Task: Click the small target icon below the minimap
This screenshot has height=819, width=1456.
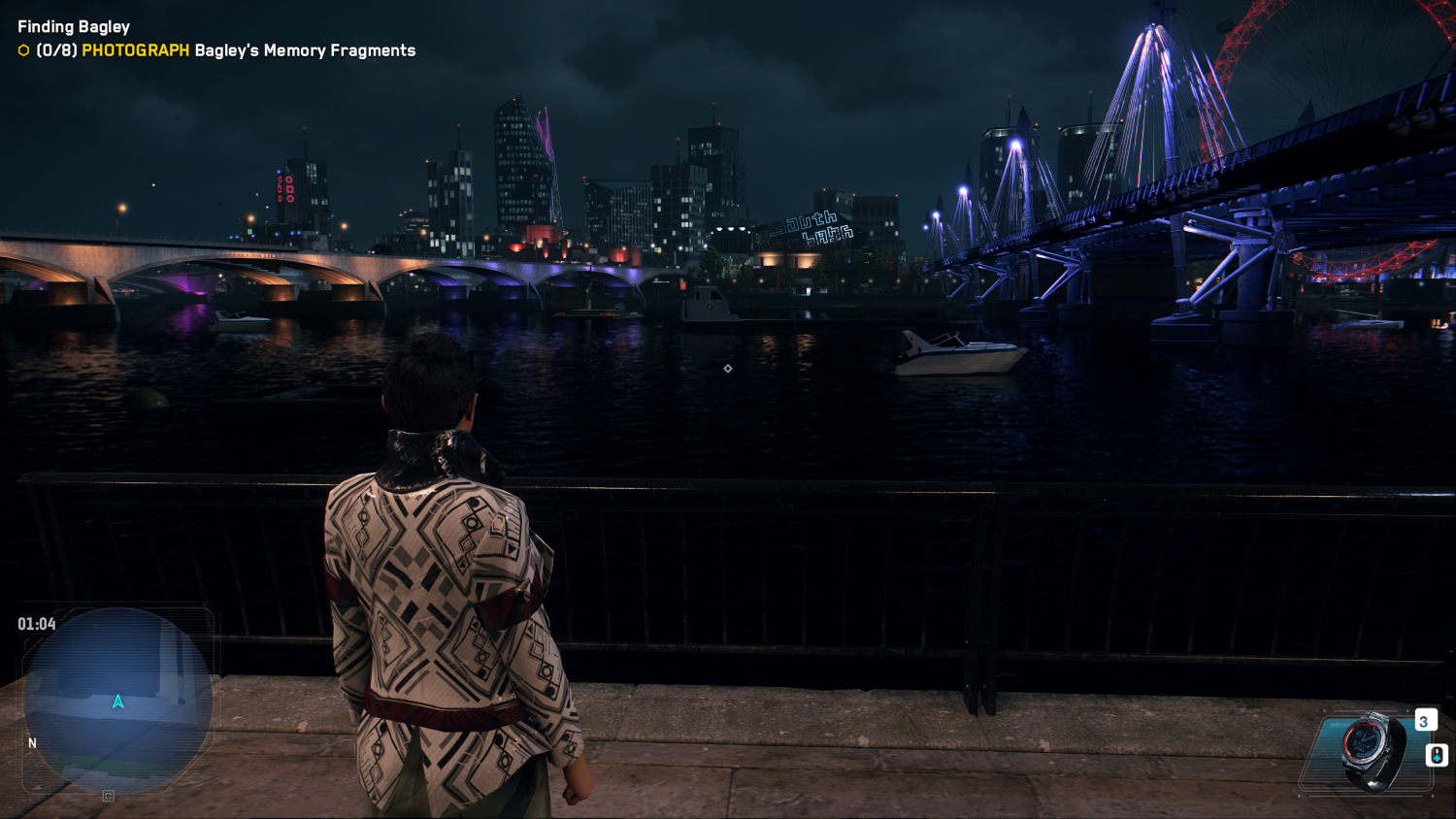Action: click(x=109, y=796)
